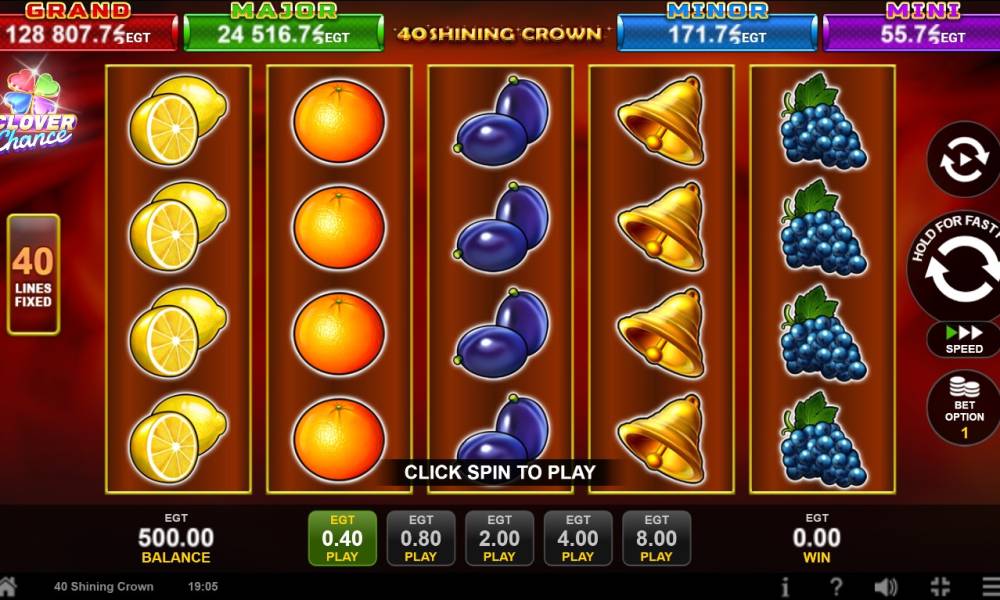
Task: Activate the autoplay button above spin
Action: [963, 160]
